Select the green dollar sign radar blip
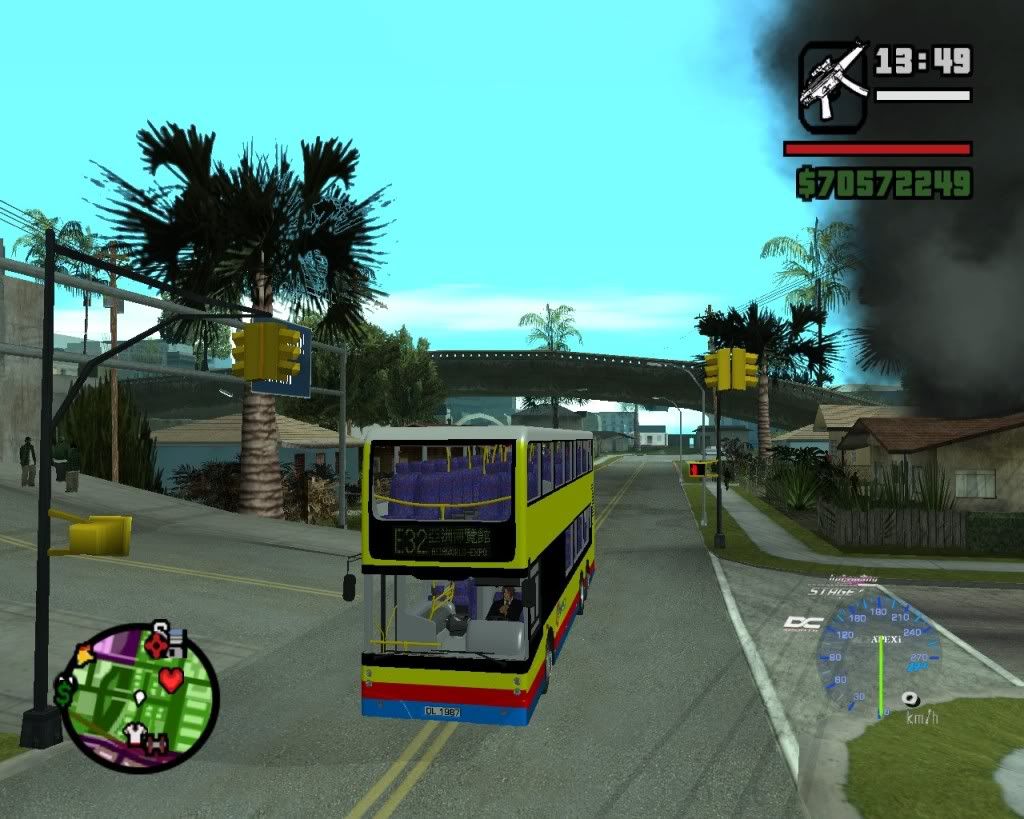 pyautogui.click(x=65, y=690)
